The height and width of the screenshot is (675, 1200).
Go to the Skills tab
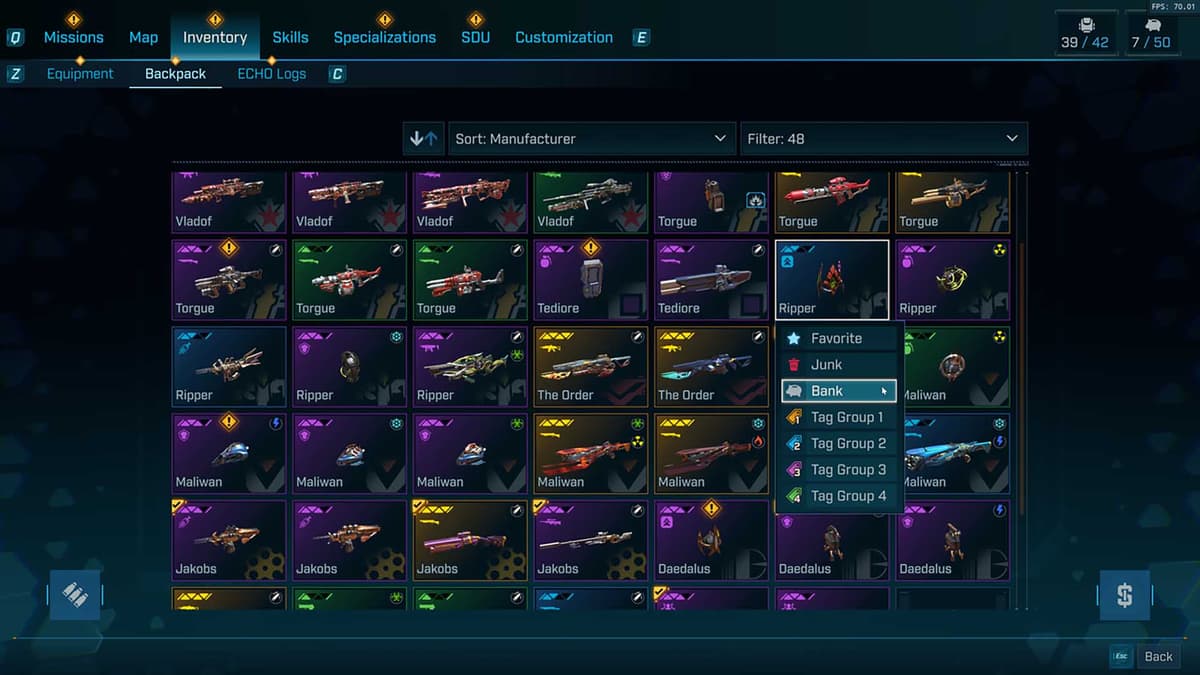[x=290, y=37]
